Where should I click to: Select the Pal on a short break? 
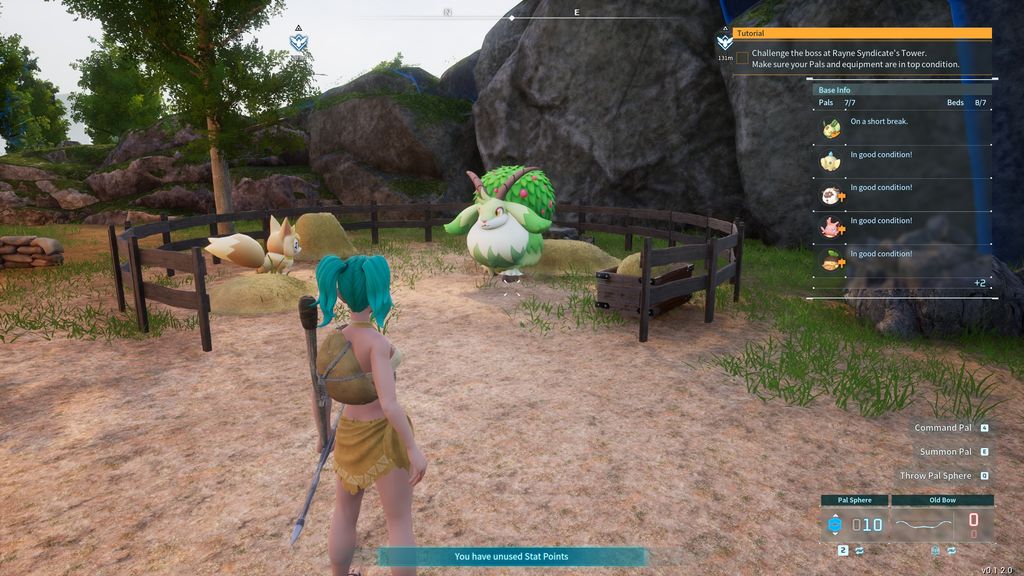pyautogui.click(x=831, y=128)
